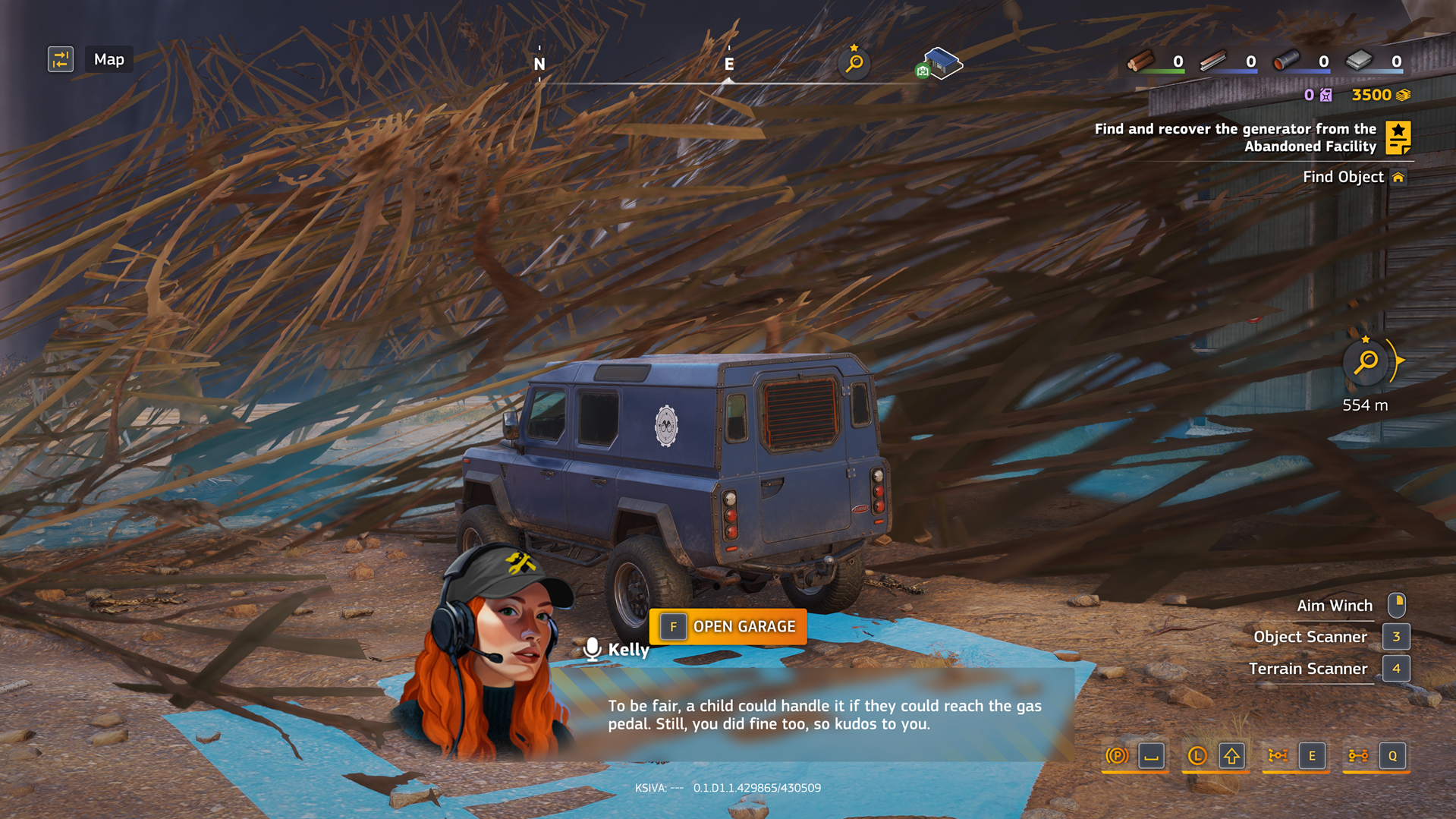Image resolution: width=1456 pixels, height=819 pixels.
Task: Click the metal beams resource icon
Action: pyautogui.click(x=1212, y=61)
